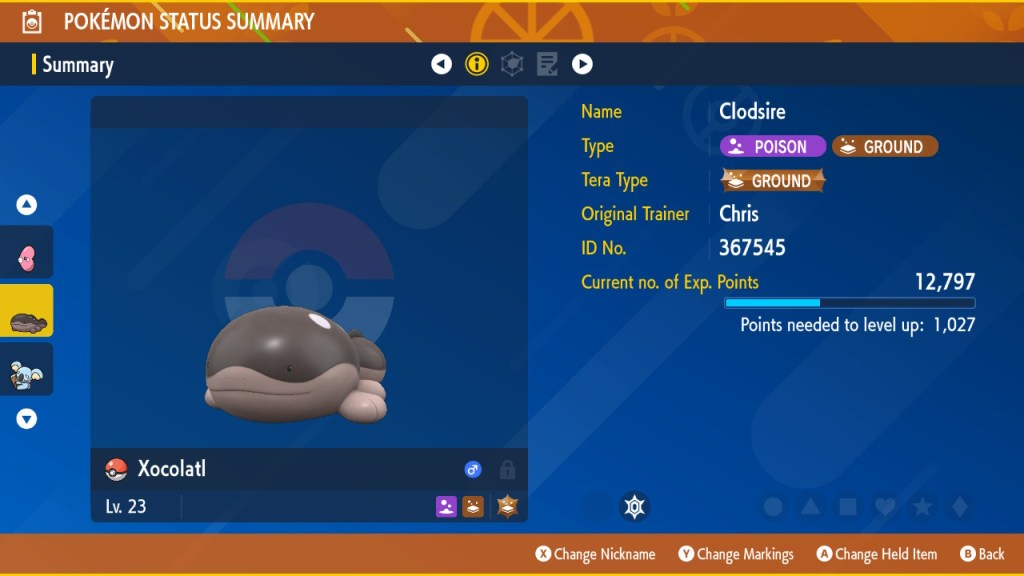
Task: Show the previous Pokémon with the up arrow
Action: point(27,205)
